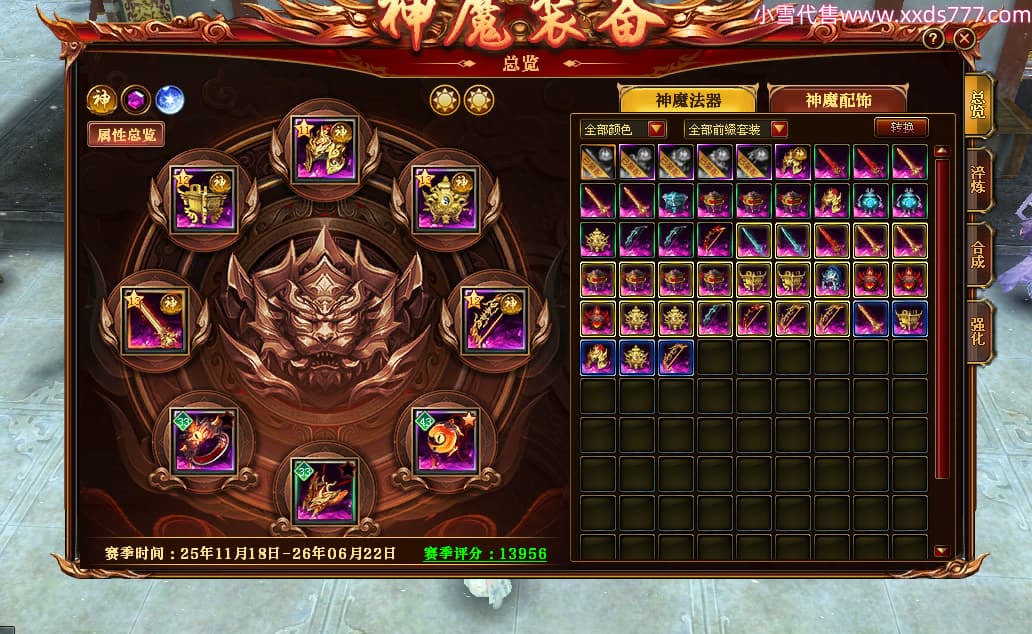Open the 全部颜色 dropdown
Viewport: 1032px width, 634px height.
pos(624,129)
